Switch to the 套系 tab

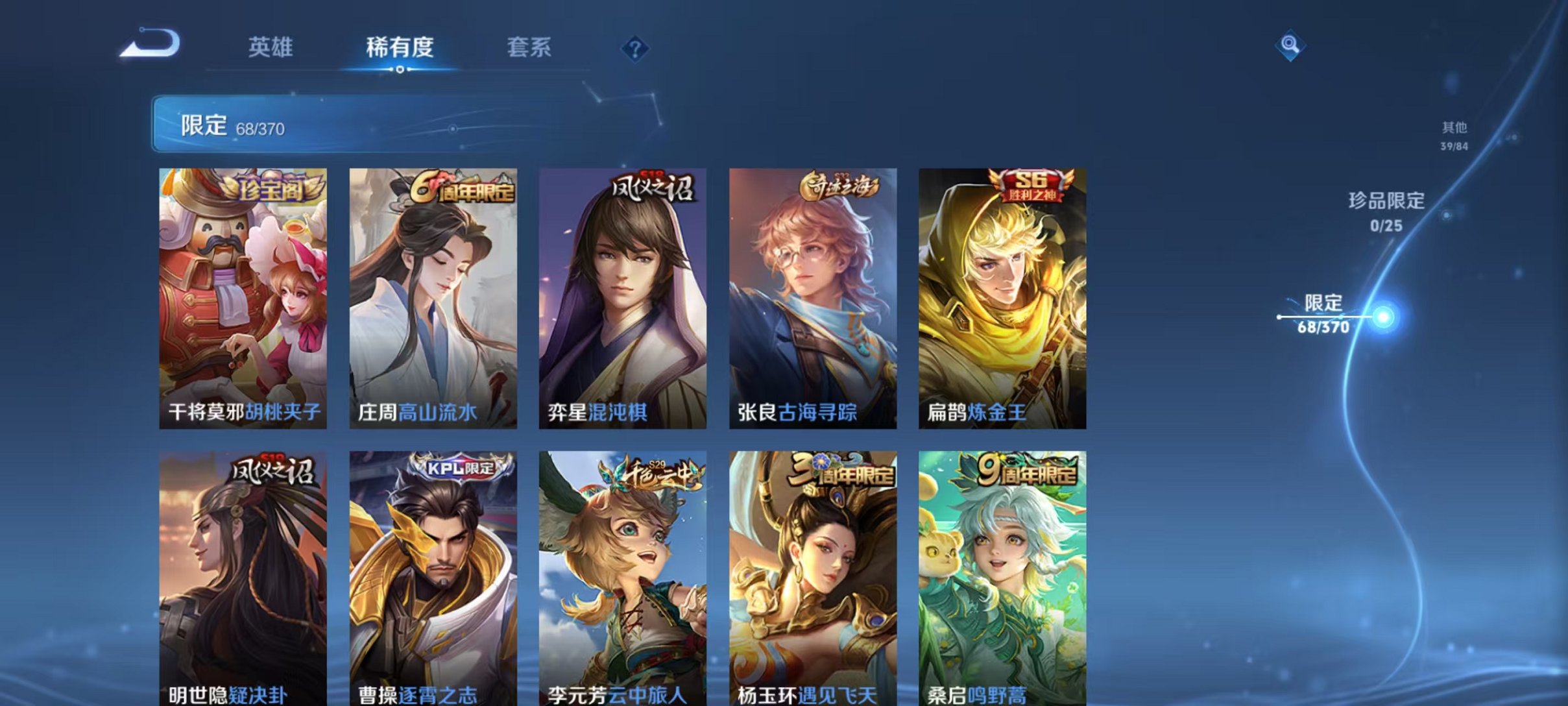[530, 48]
